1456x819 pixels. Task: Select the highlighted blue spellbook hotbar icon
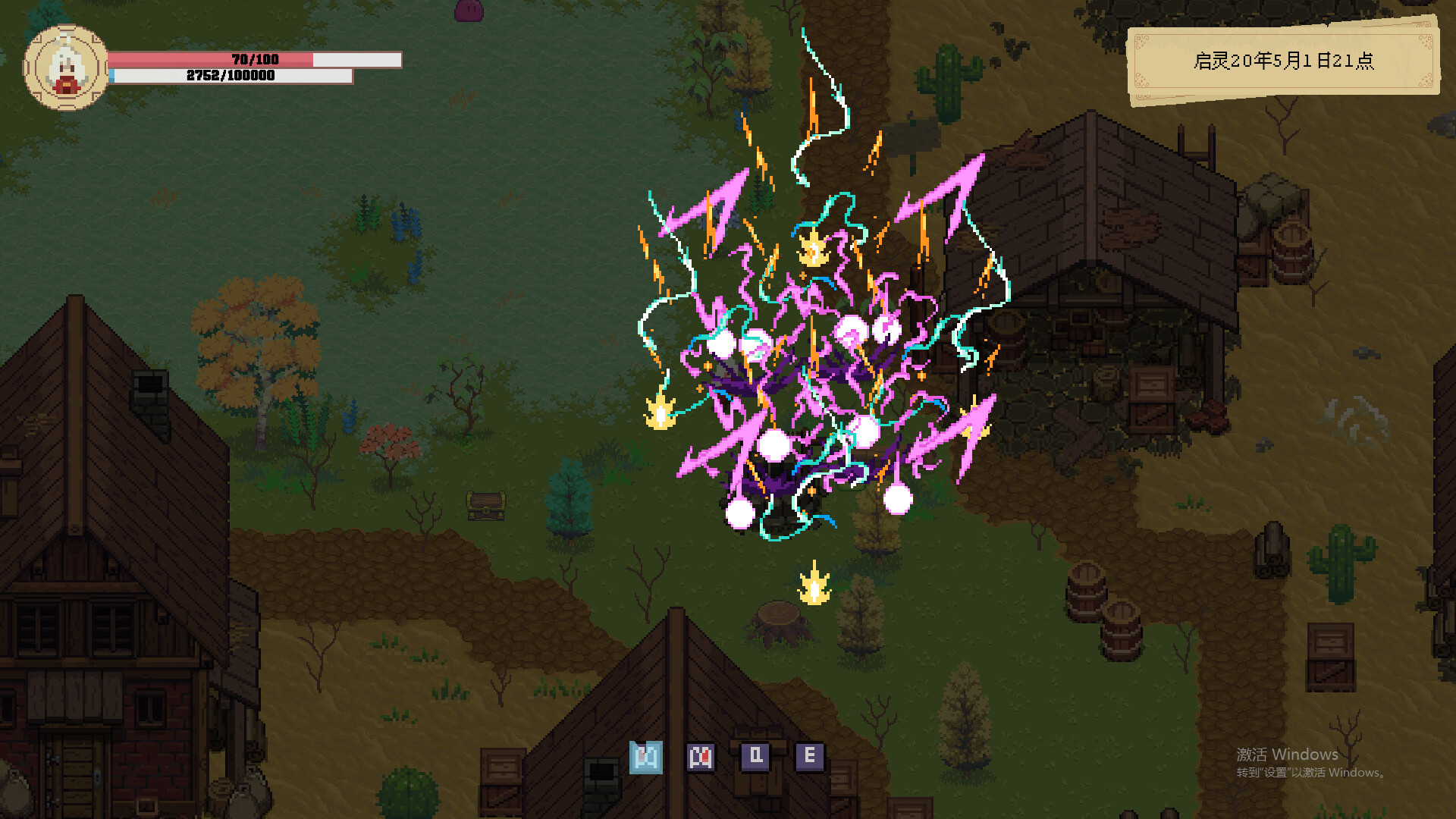click(646, 756)
